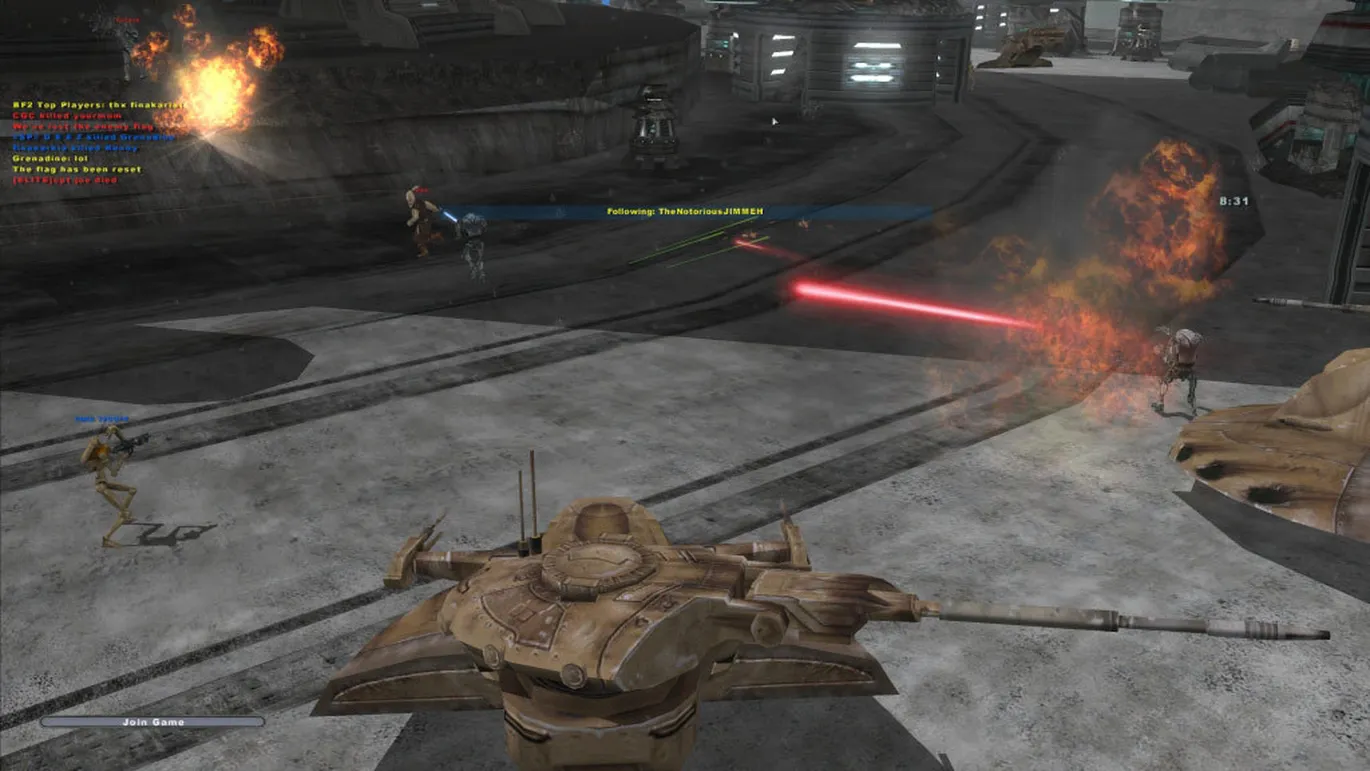Screen dimensions: 1370x771
Task: Click the We've lost the enemy flag message
Action: point(82,126)
